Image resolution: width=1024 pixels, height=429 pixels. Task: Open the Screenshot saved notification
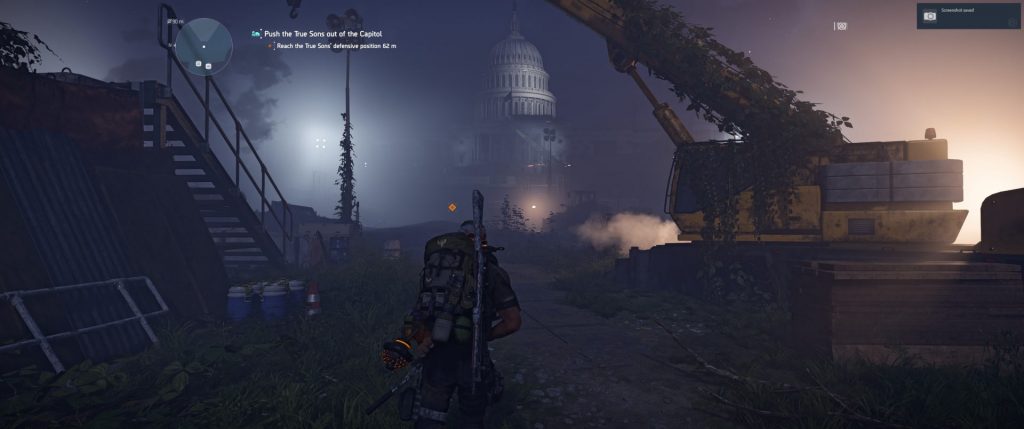pyautogui.click(x=968, y=15)
